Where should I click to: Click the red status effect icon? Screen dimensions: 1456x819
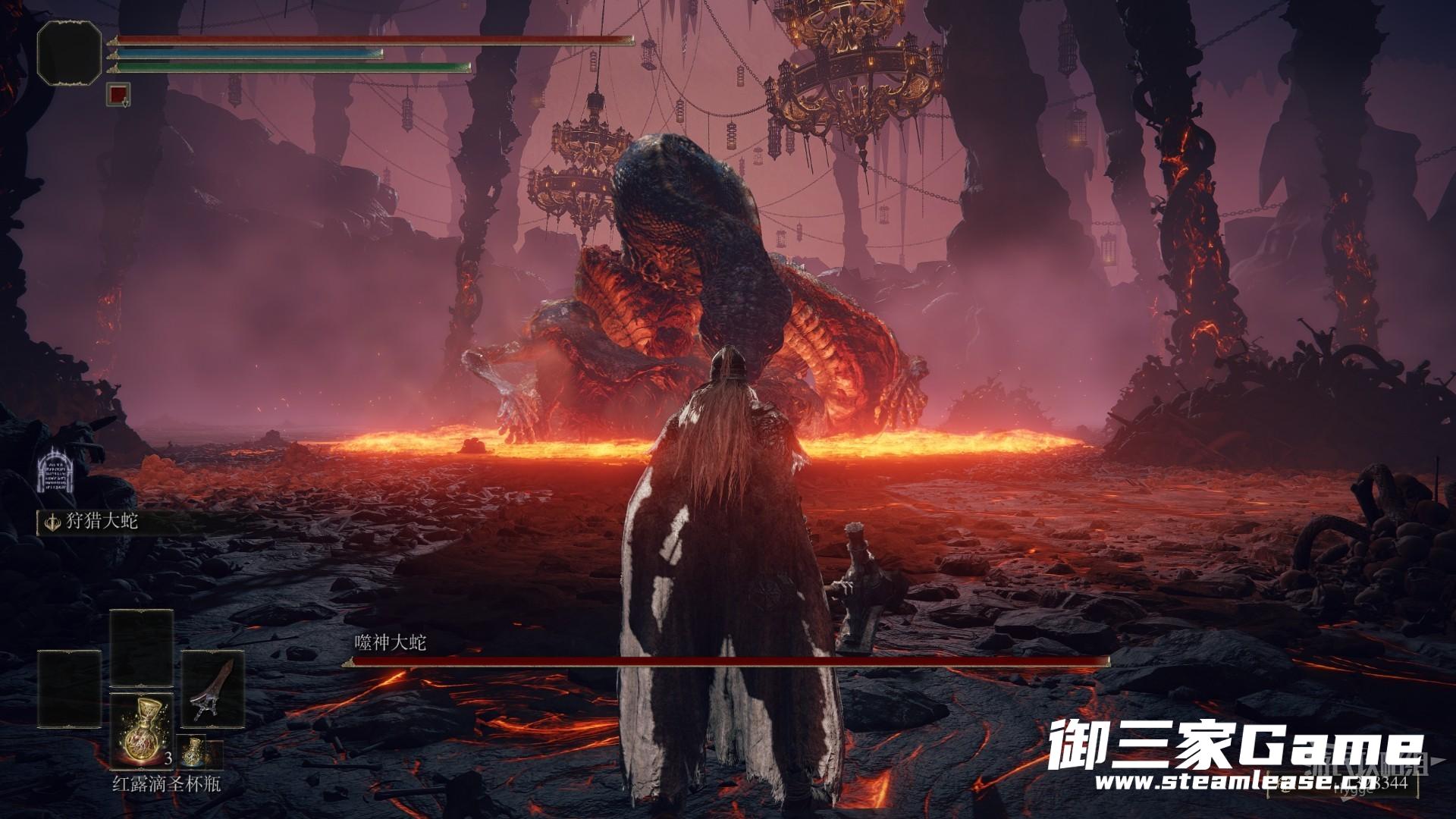pos(118,94)
